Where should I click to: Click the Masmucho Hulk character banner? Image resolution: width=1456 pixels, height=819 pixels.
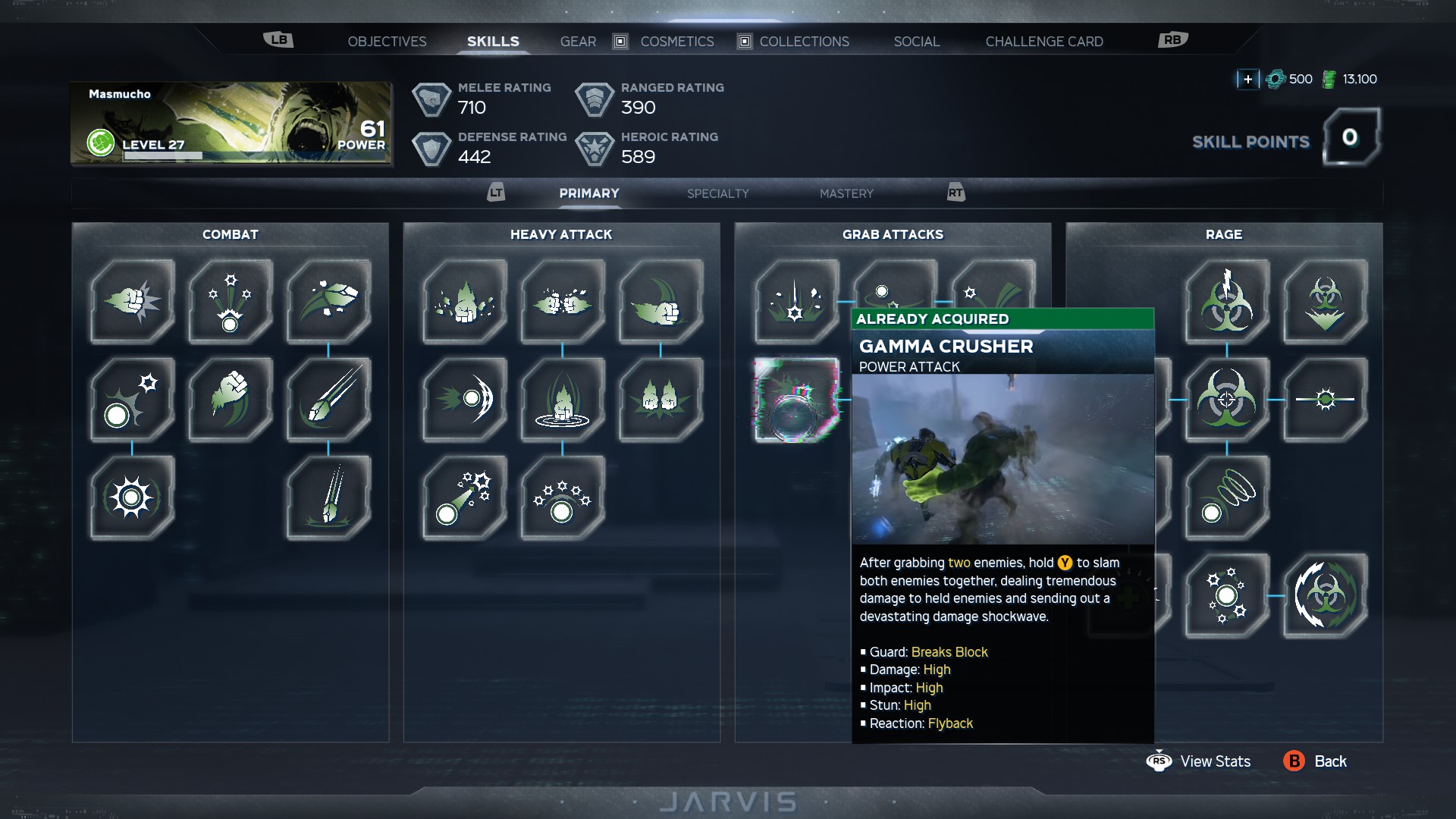231,124
